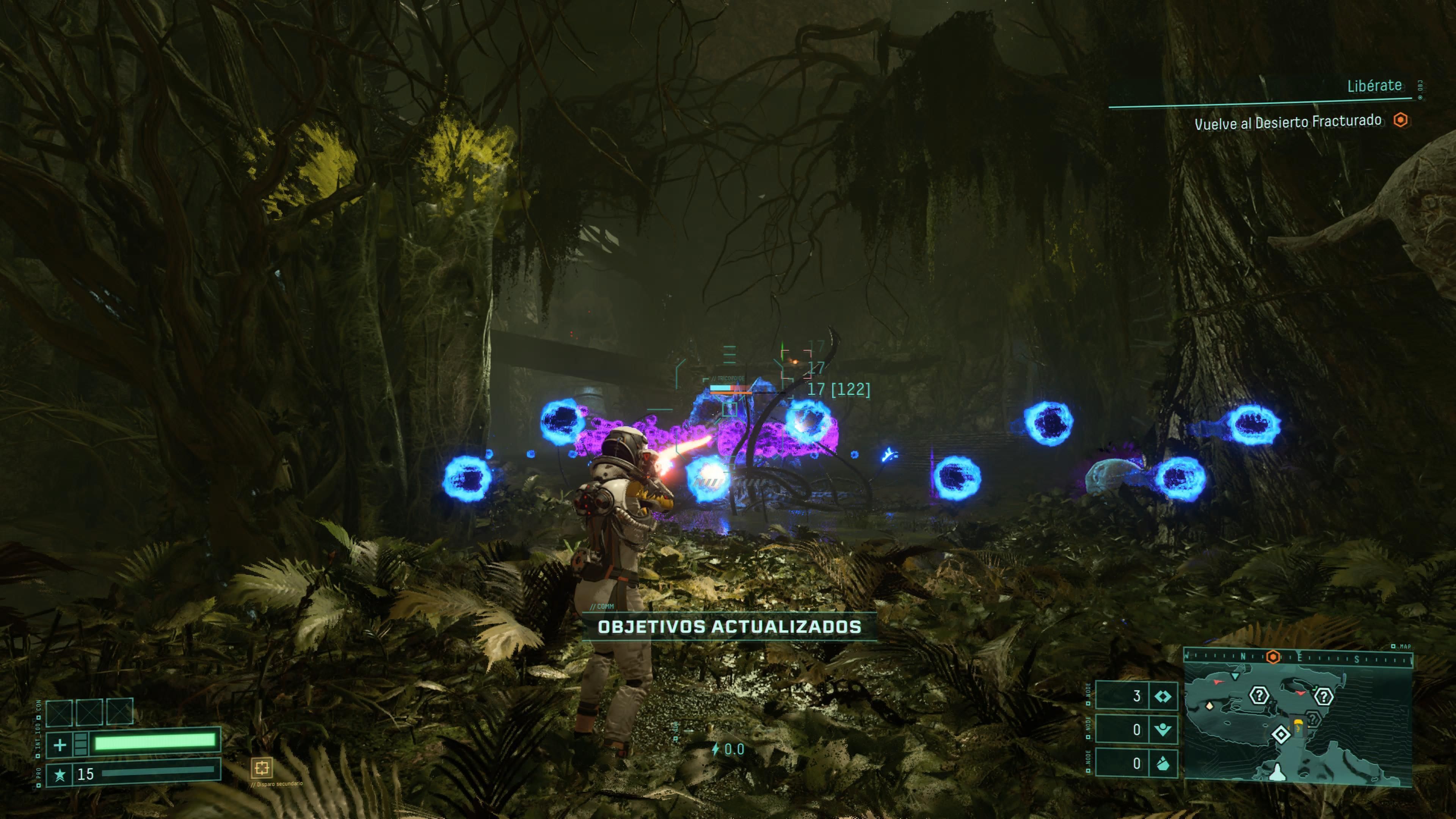Select the triangle-and-circle resource counter icon
This screenshot has height=819, width=1456.
[x=1163, y=730]
